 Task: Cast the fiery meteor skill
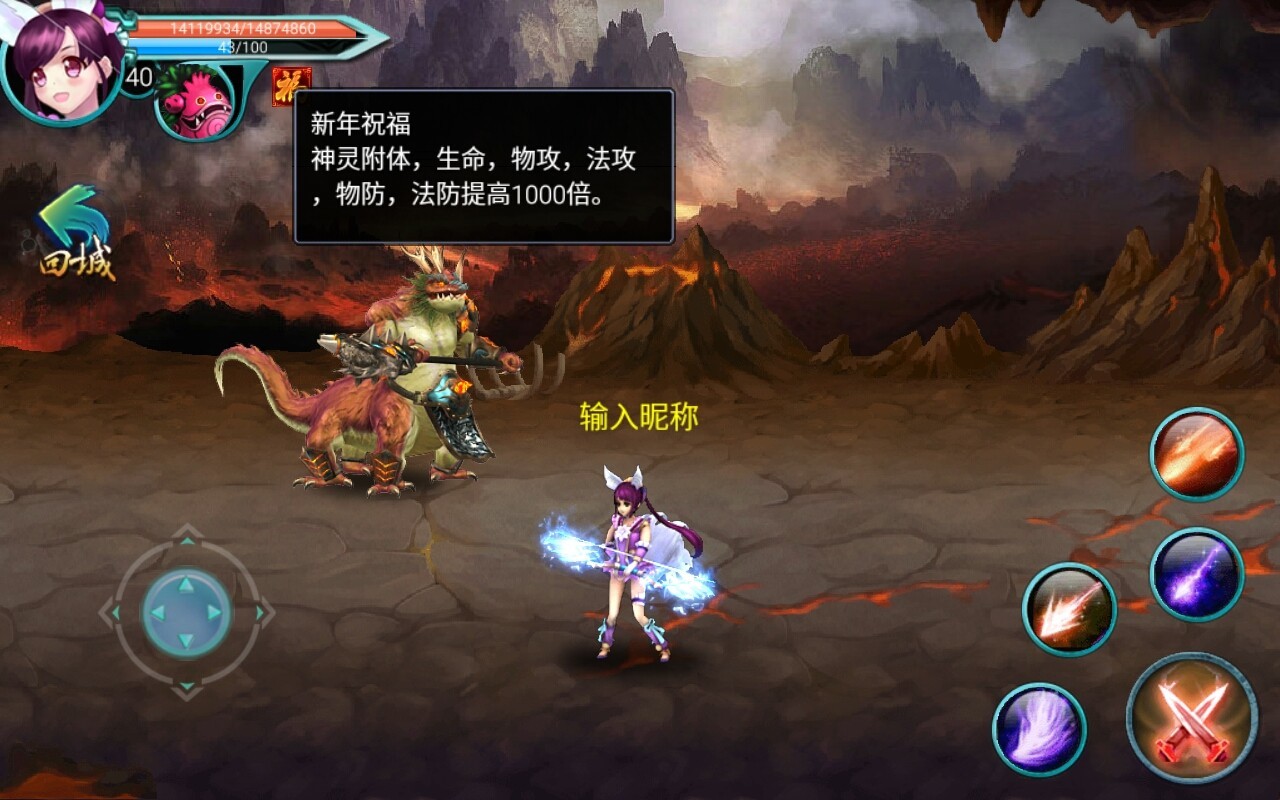click(x=1196, y=454)
